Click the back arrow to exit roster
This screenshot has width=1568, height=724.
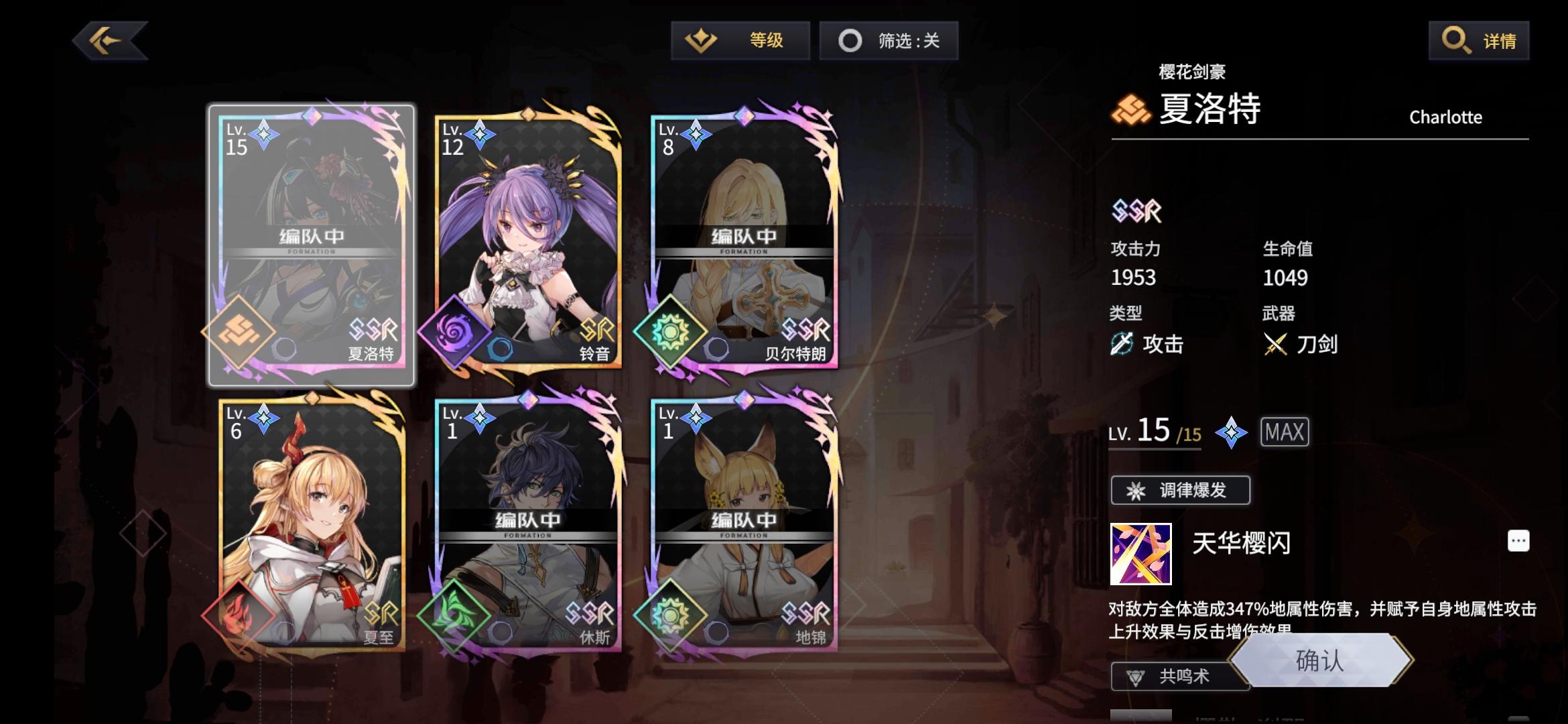tap(109, 40)
